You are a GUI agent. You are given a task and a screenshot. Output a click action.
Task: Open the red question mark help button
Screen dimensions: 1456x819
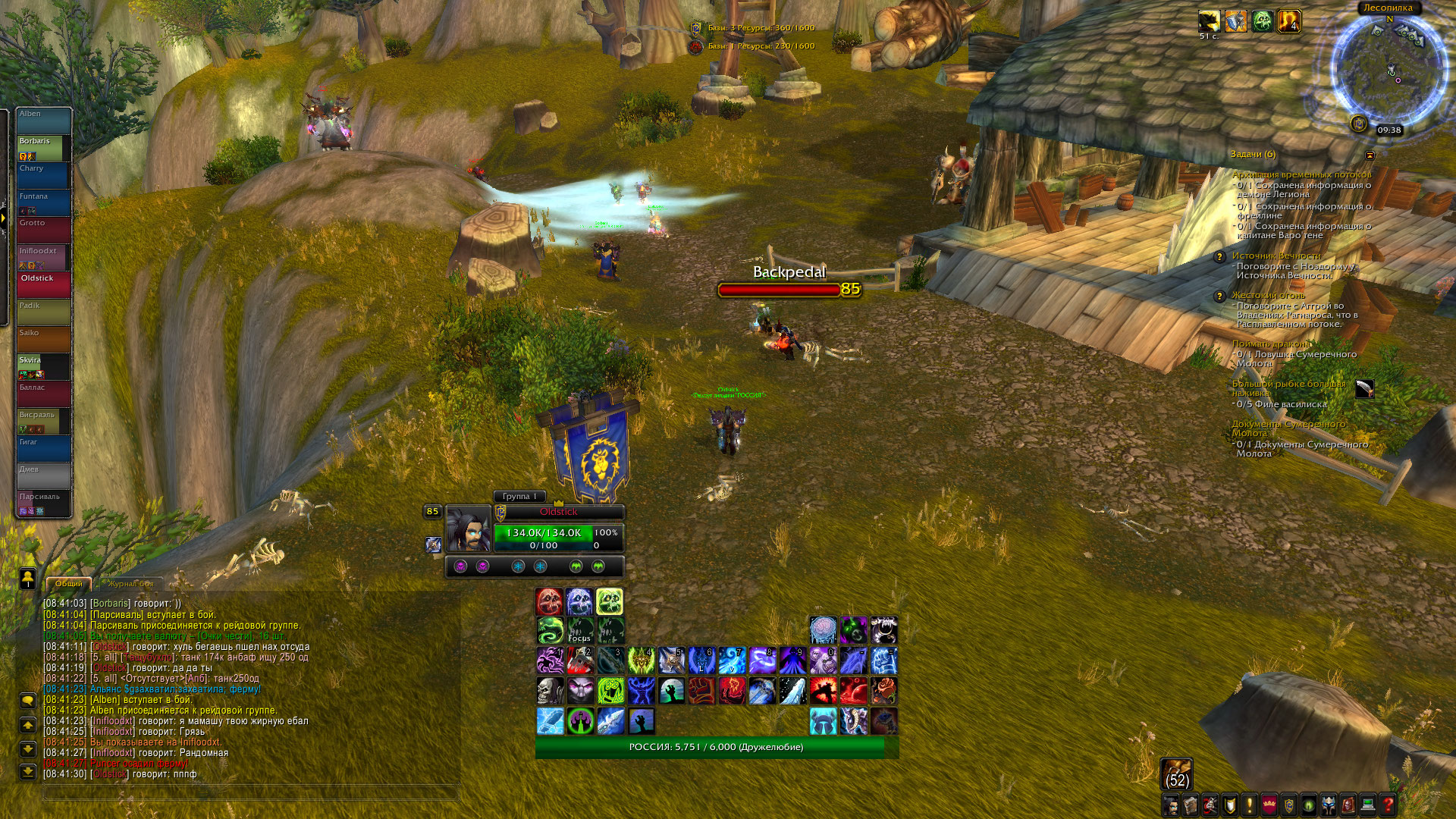click(1388, 804)
